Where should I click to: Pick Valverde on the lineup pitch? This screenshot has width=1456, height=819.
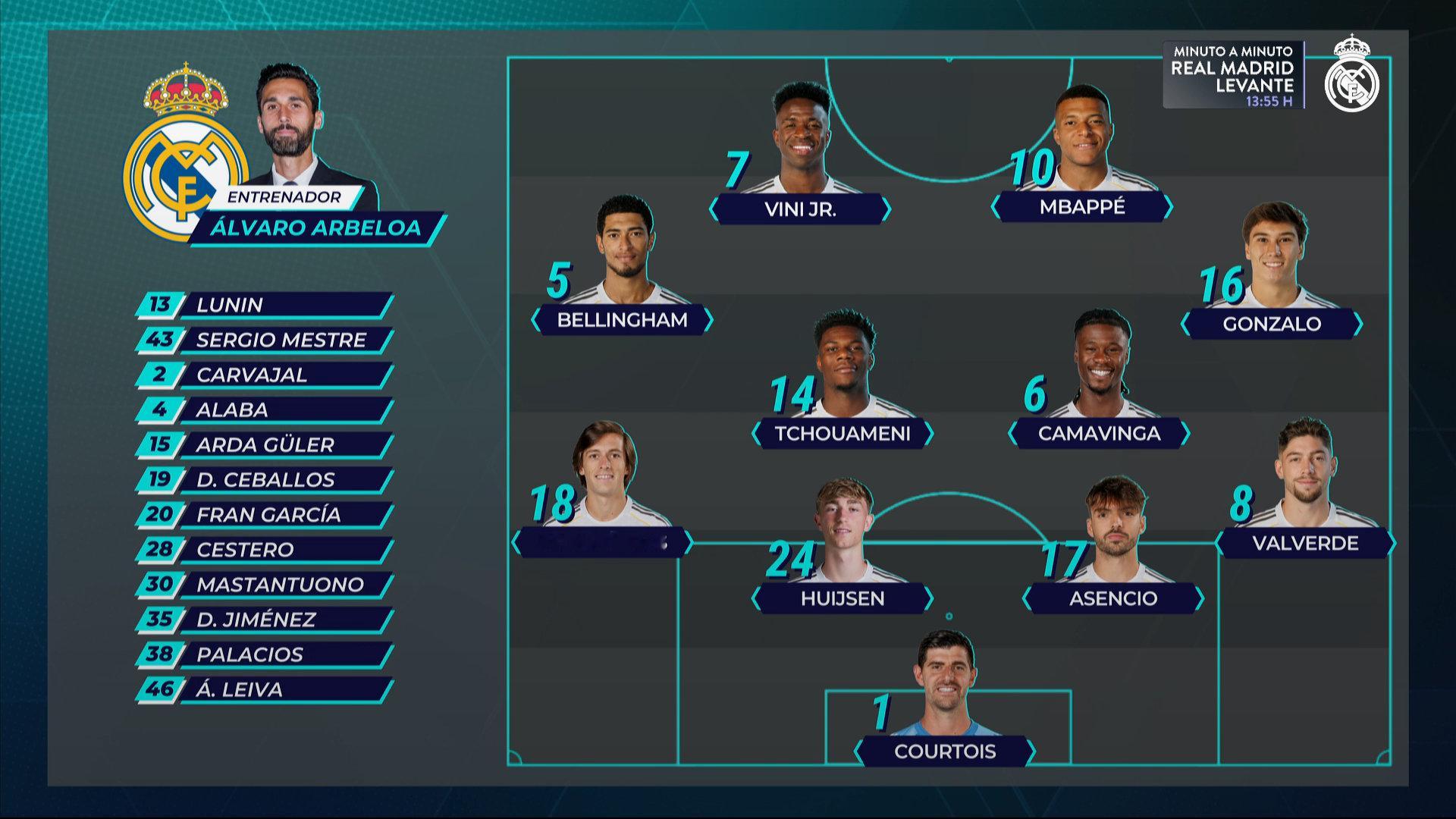(1305, 543)
